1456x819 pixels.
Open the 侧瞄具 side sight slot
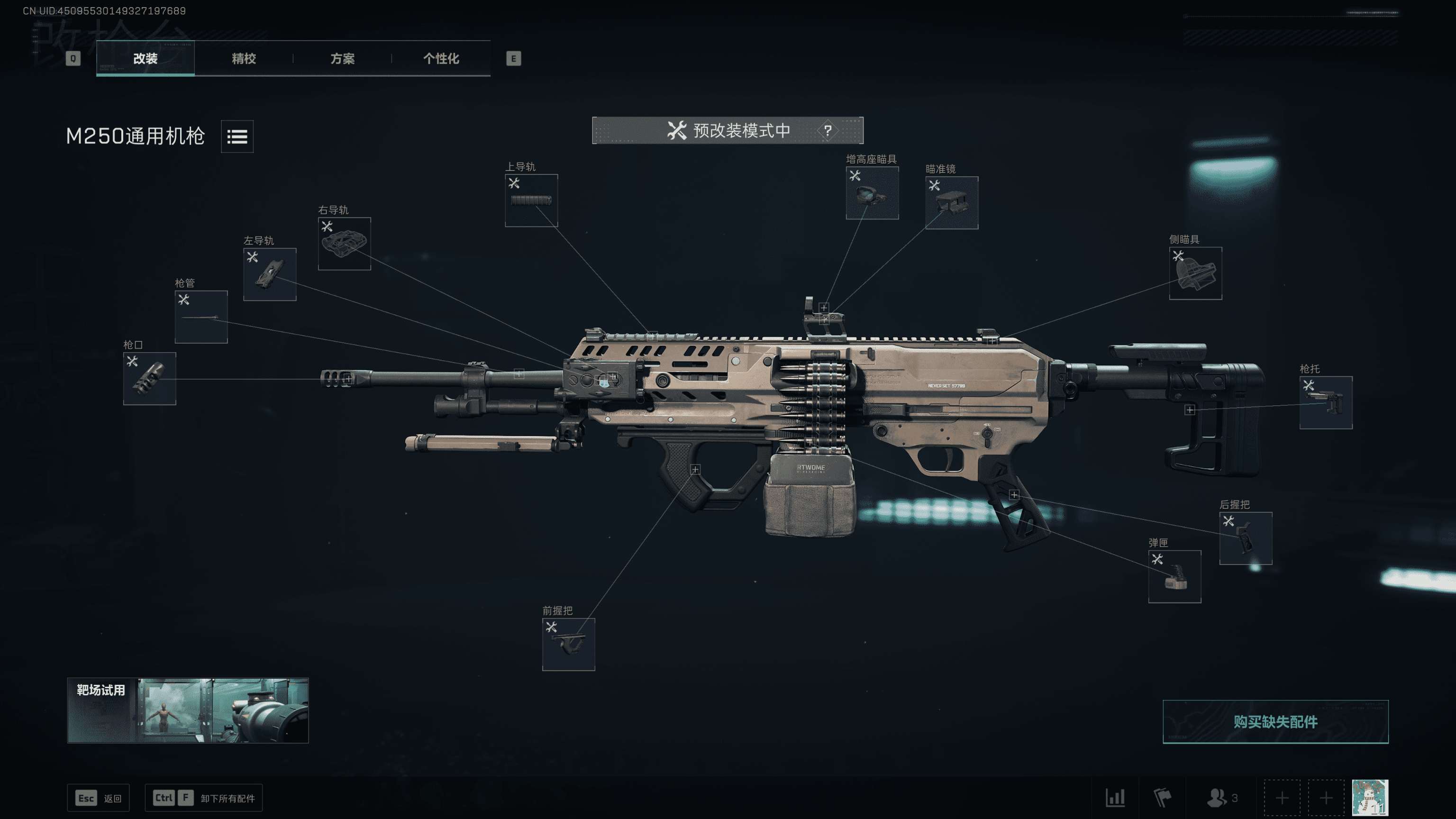coord(1195,273)
